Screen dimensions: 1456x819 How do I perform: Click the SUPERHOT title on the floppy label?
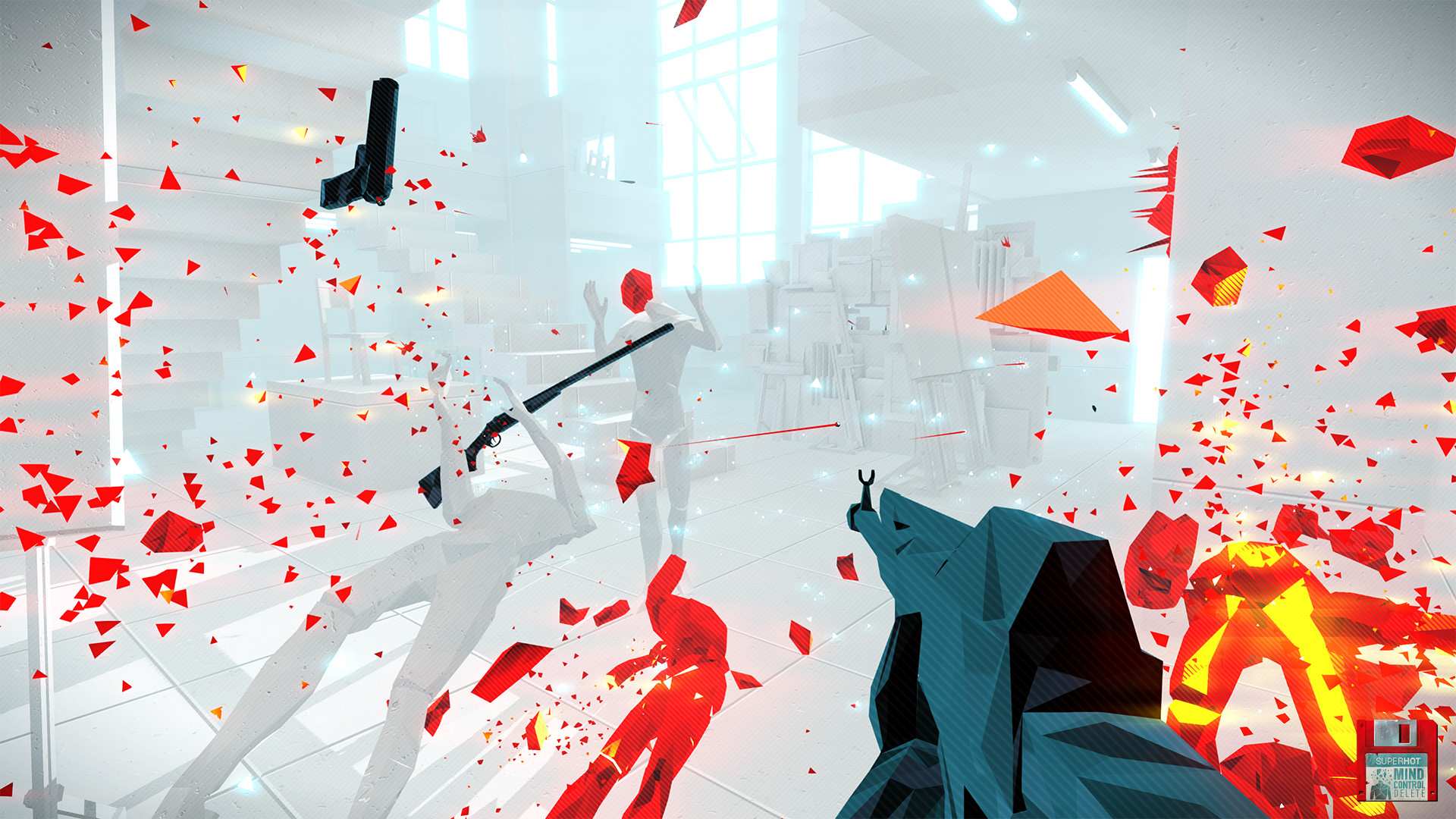(1398, 761)
